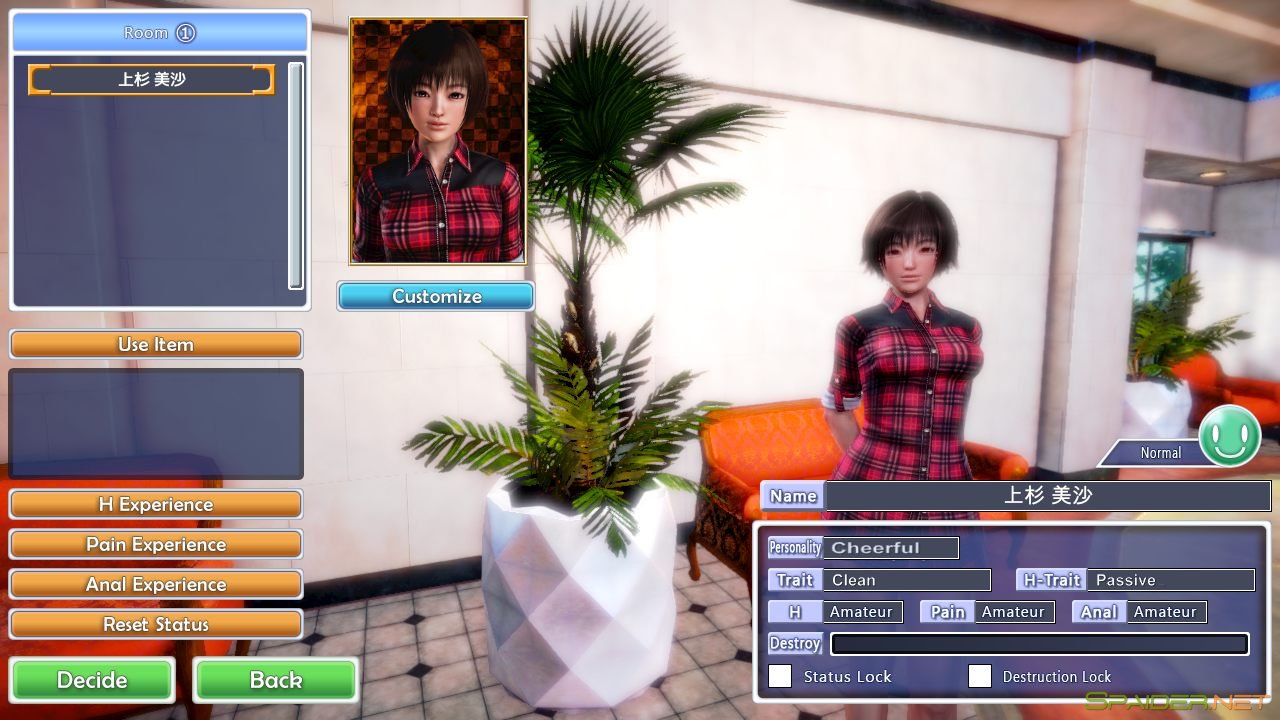This screenshot has width=1280, height=720.
Task: View the Anal Experience panel
Action: [155, 584]
